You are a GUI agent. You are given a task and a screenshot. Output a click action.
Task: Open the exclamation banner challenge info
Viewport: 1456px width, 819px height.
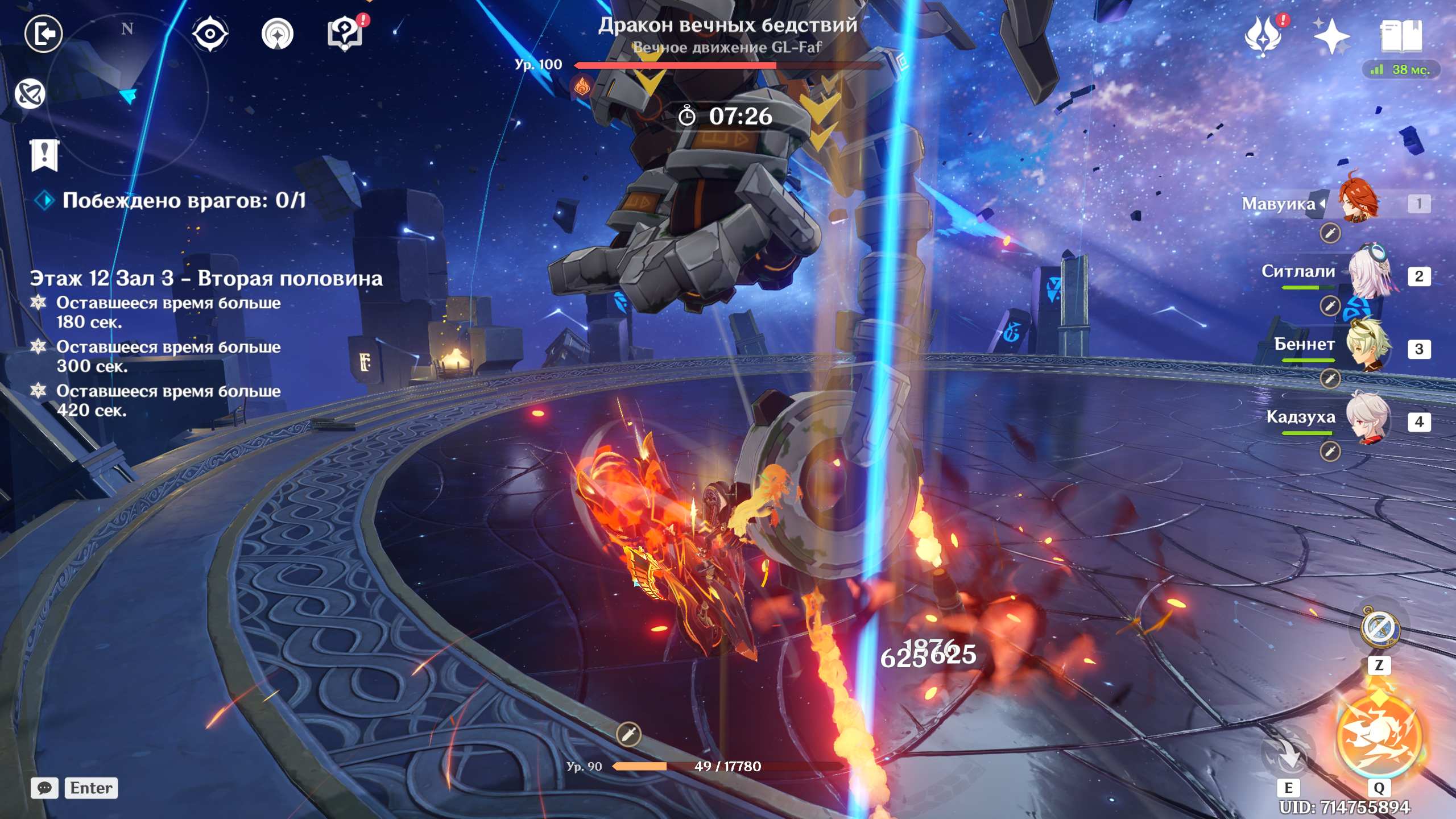45,155
